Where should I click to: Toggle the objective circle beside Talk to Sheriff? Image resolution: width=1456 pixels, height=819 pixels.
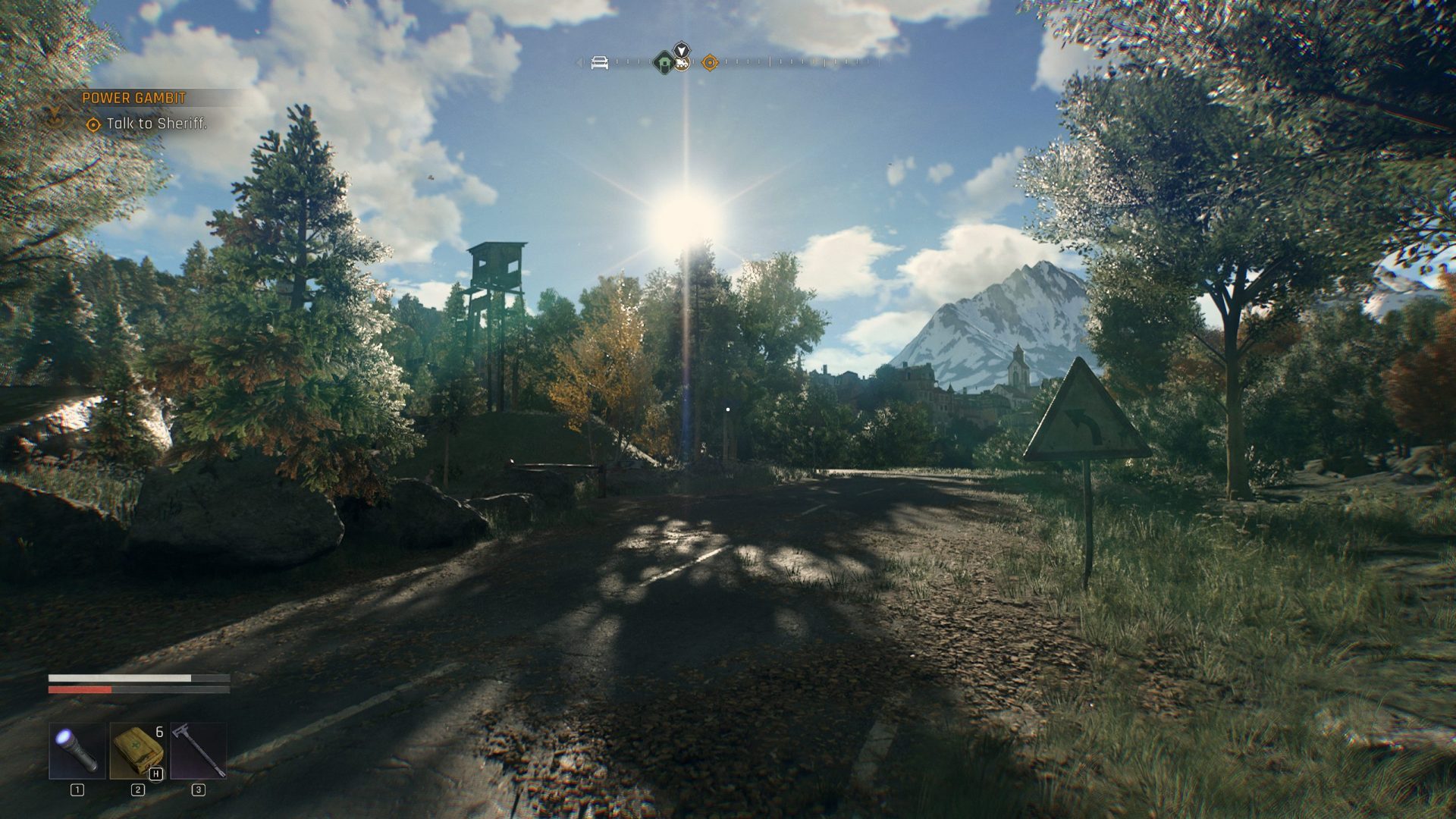[x=93, y=124]
